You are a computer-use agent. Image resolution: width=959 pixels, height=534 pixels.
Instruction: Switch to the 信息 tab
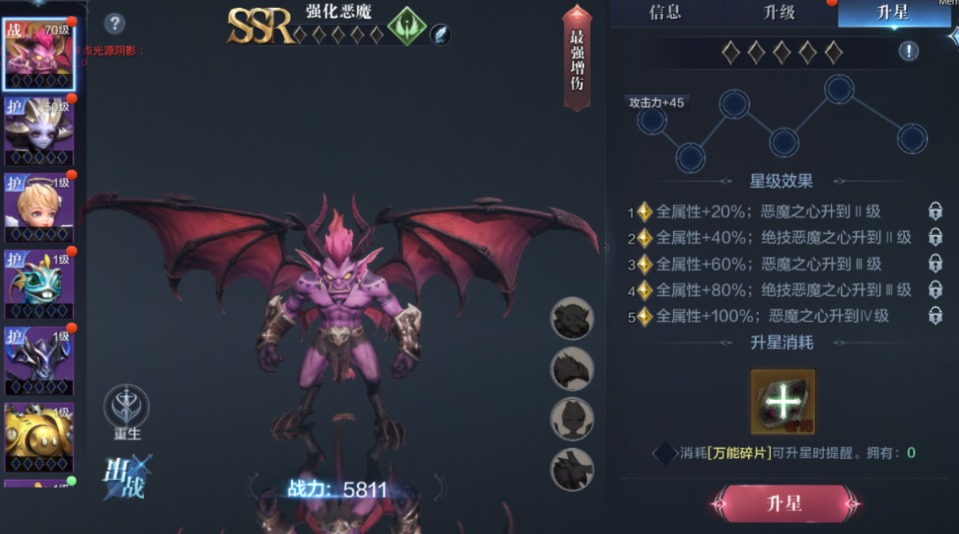[x=665, y=13]
